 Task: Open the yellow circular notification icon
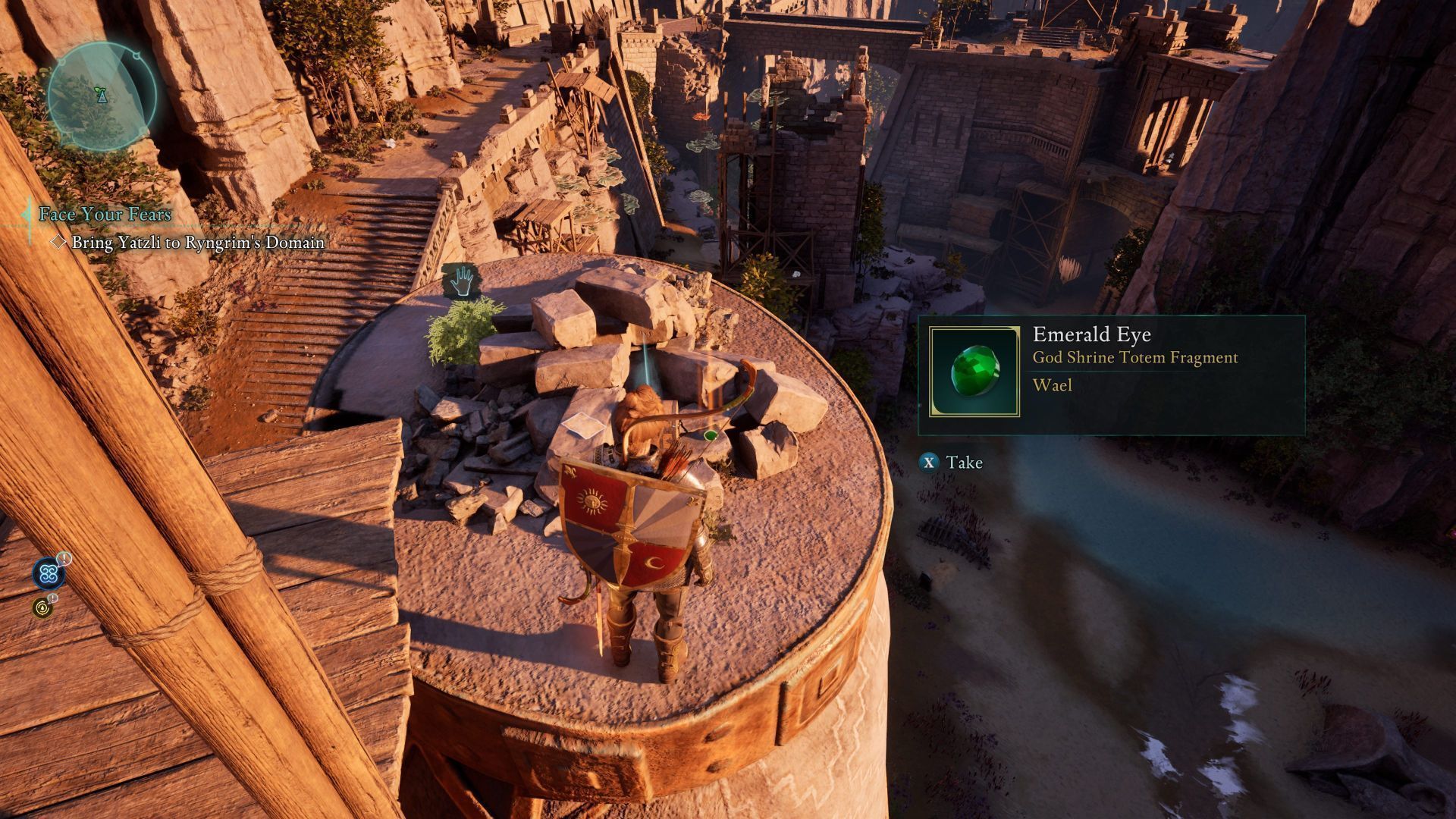click(42, 607)
